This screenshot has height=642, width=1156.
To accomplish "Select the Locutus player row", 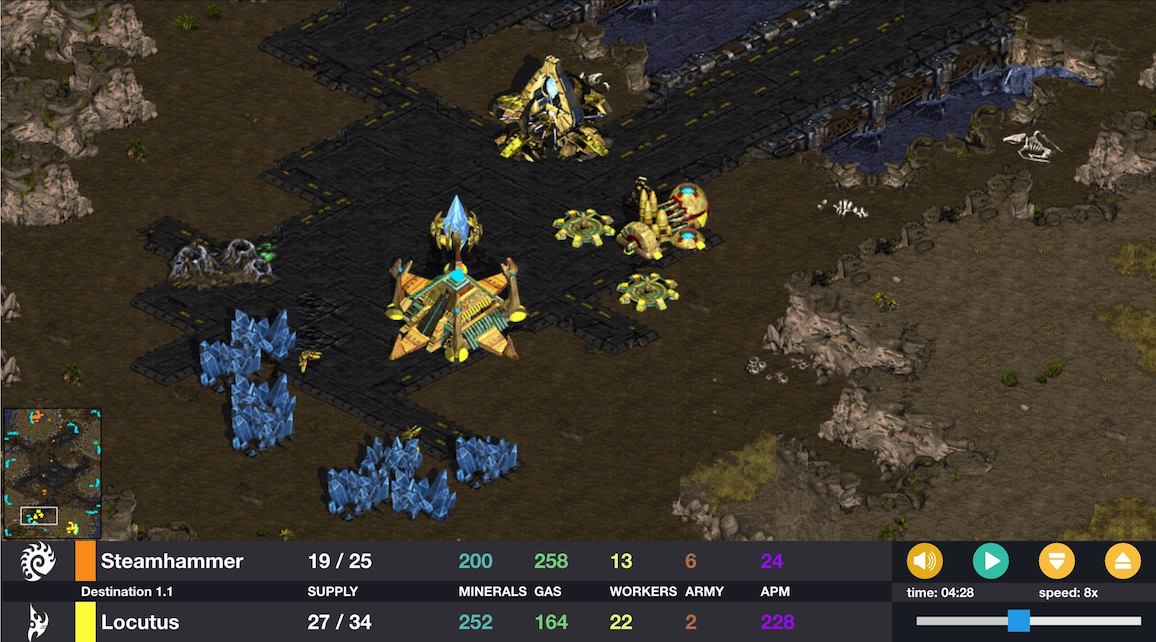I will [140, 622].
